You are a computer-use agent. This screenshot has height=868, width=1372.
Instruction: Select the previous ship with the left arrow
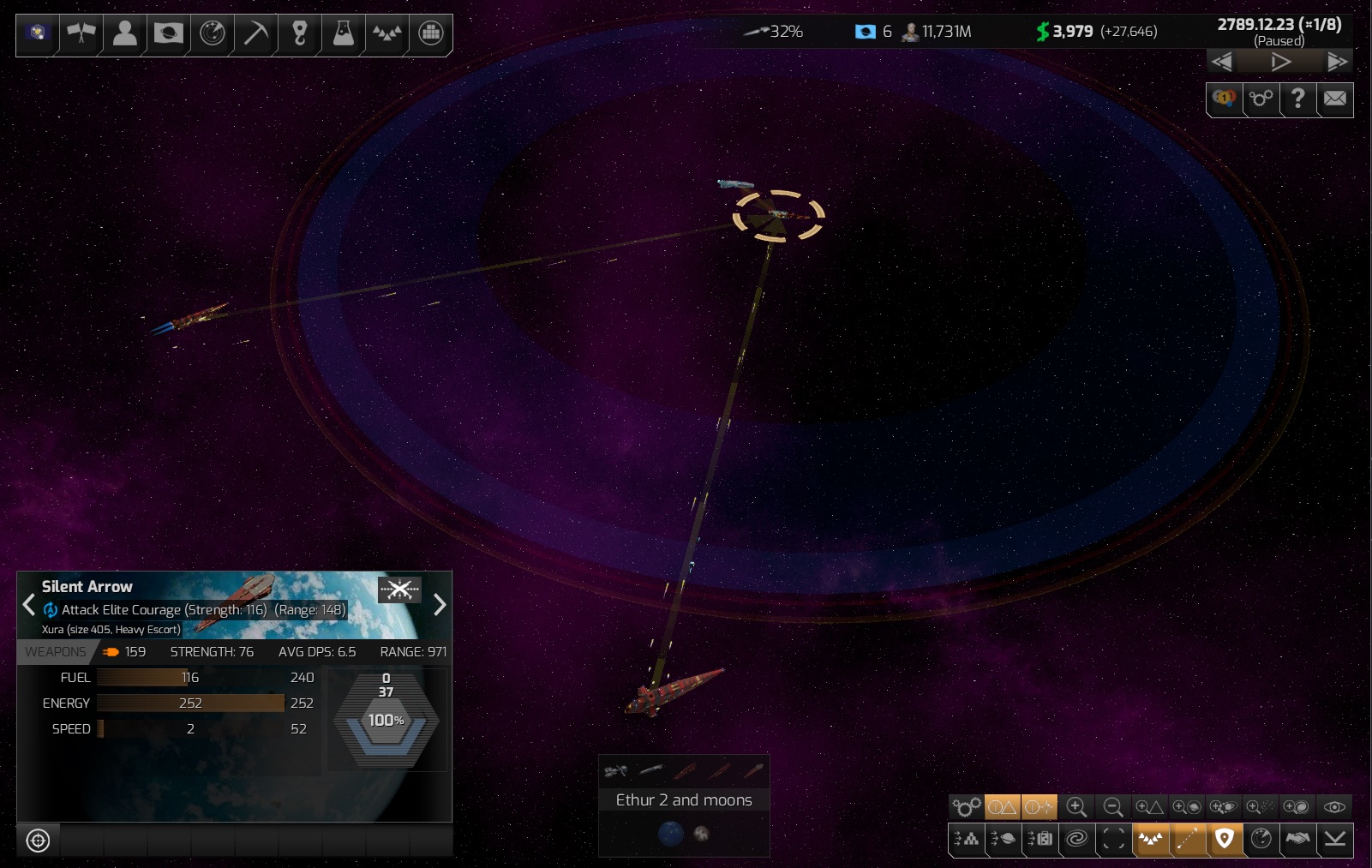[29, 605]
